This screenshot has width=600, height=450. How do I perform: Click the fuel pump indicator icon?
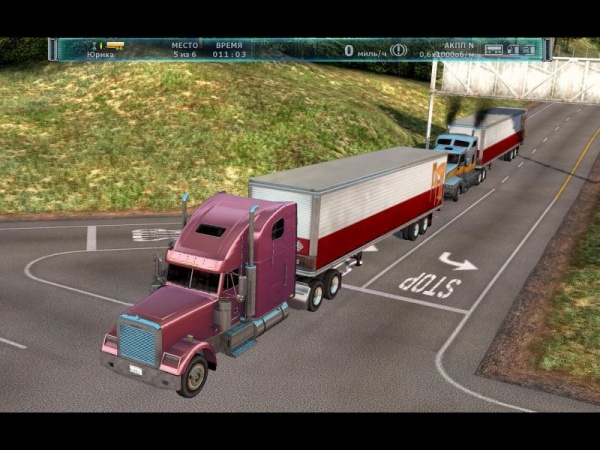(513, 49)
